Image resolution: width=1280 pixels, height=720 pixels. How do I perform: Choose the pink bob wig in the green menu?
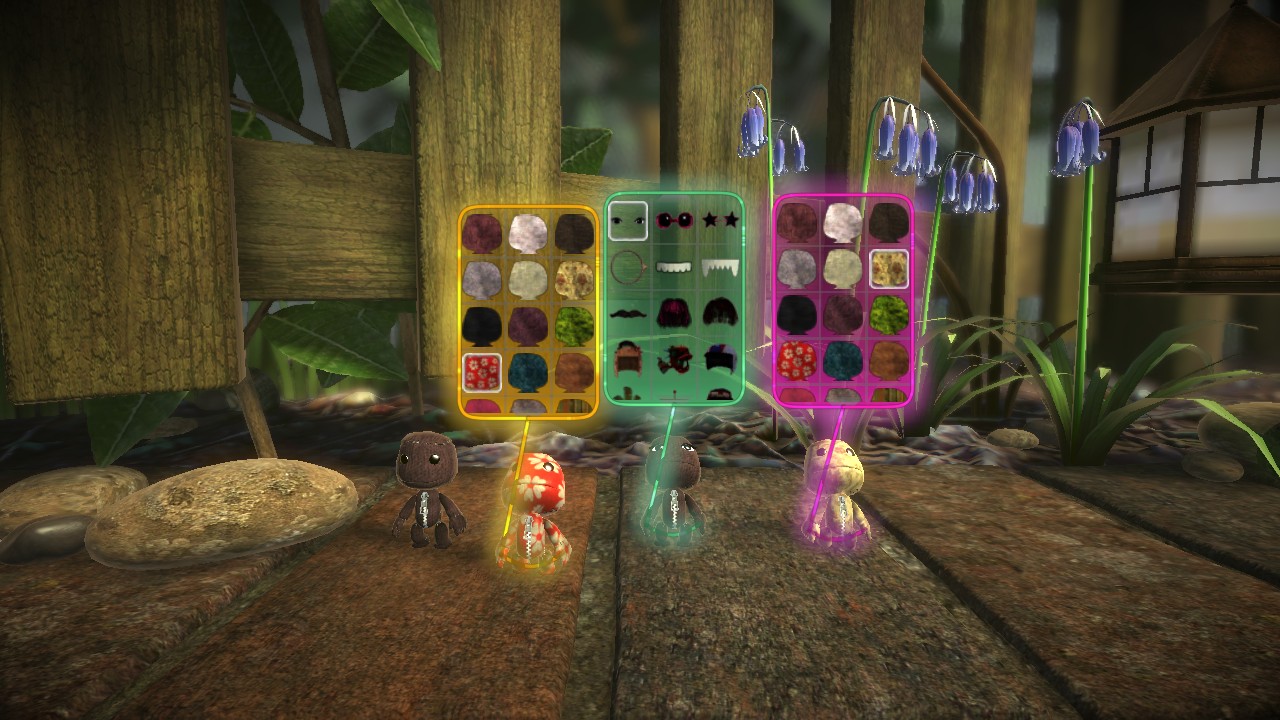pyautogui.click(x=673, y=313)
